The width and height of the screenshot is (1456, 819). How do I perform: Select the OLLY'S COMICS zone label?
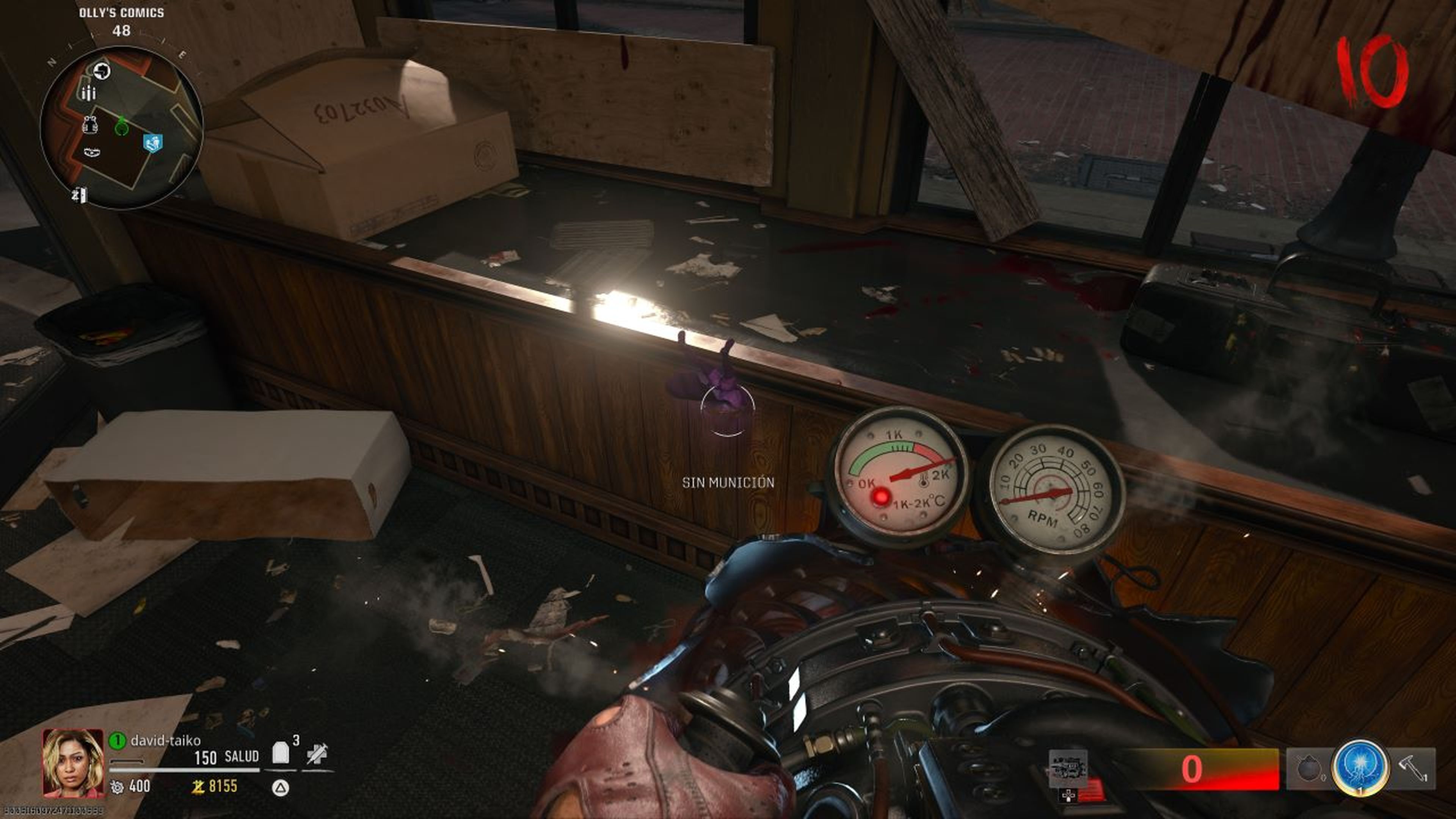[x=121, y=13]
